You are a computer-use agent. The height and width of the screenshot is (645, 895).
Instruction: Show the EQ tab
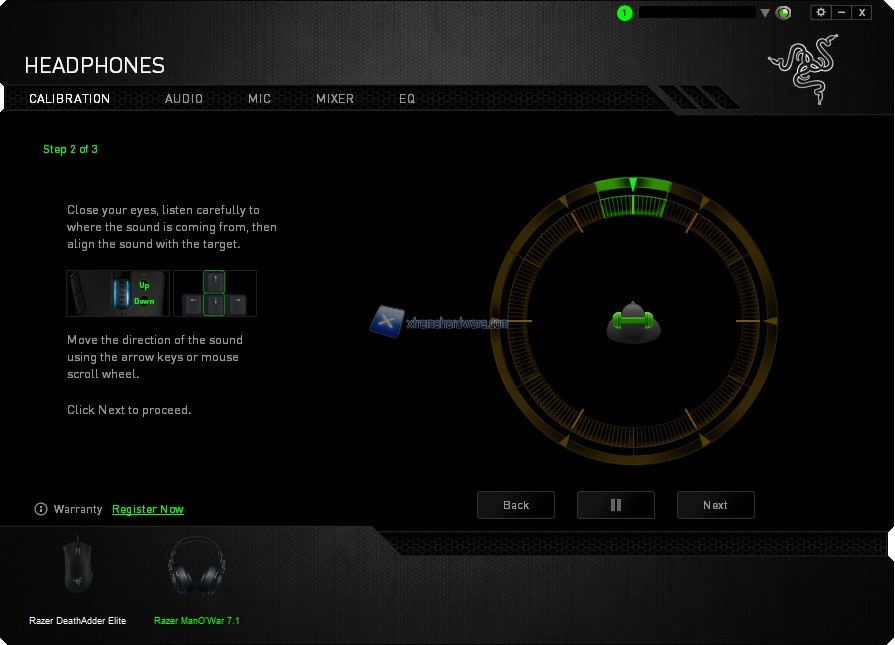tap(407, 99)
